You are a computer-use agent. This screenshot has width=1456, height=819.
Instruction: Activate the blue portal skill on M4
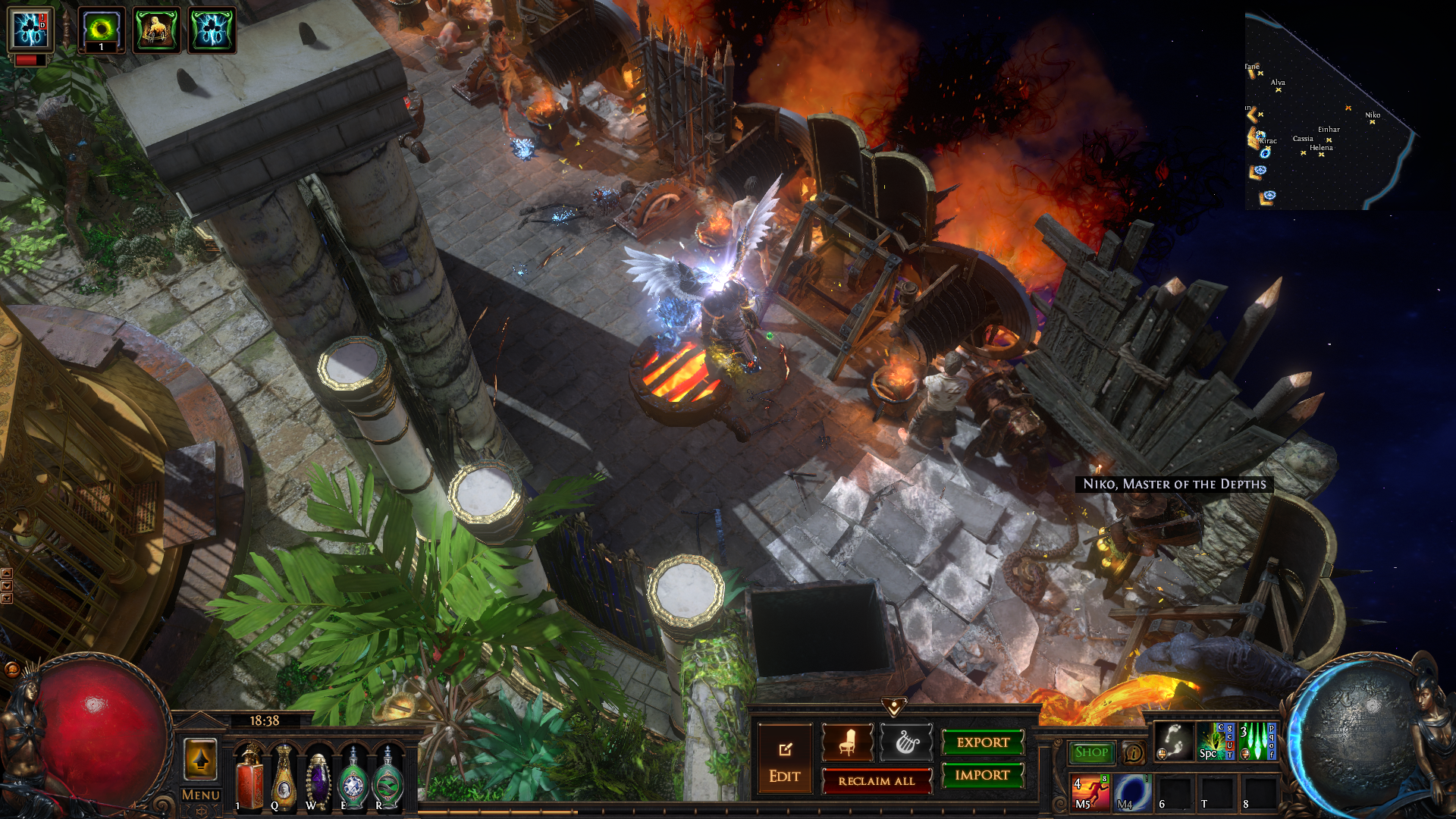coord(1132,792)
